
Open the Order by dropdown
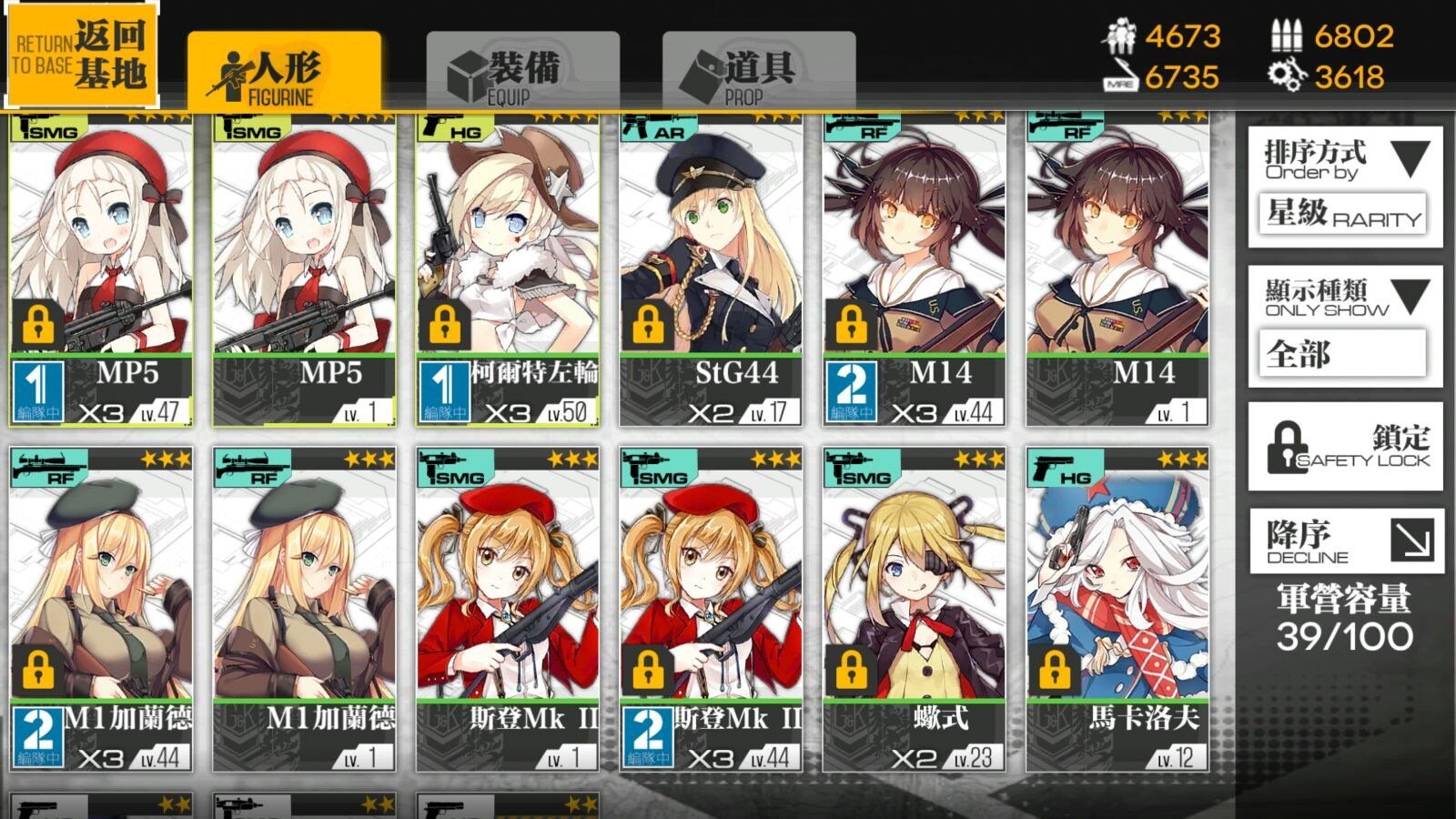tap(1345, 187)
